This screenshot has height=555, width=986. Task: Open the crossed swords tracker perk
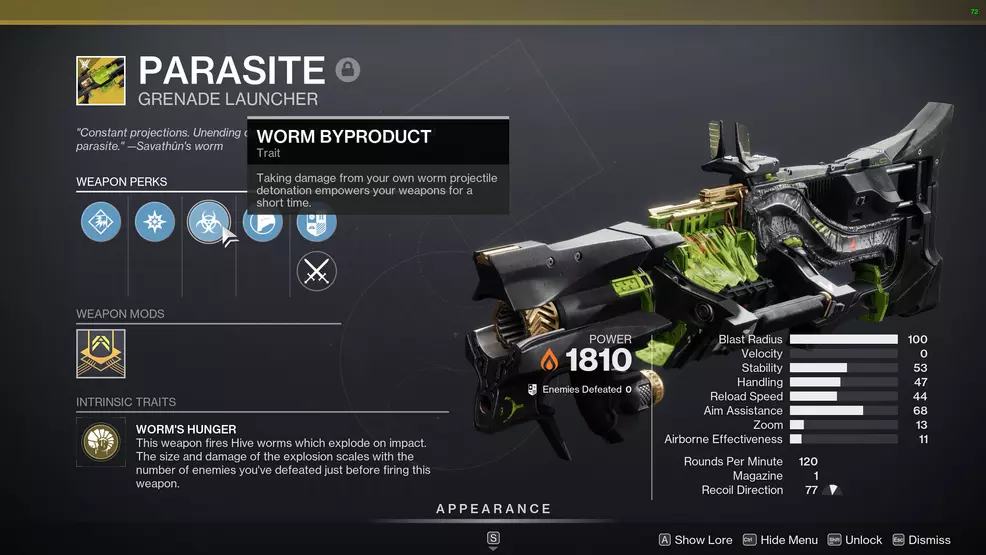tap(317, 271)
